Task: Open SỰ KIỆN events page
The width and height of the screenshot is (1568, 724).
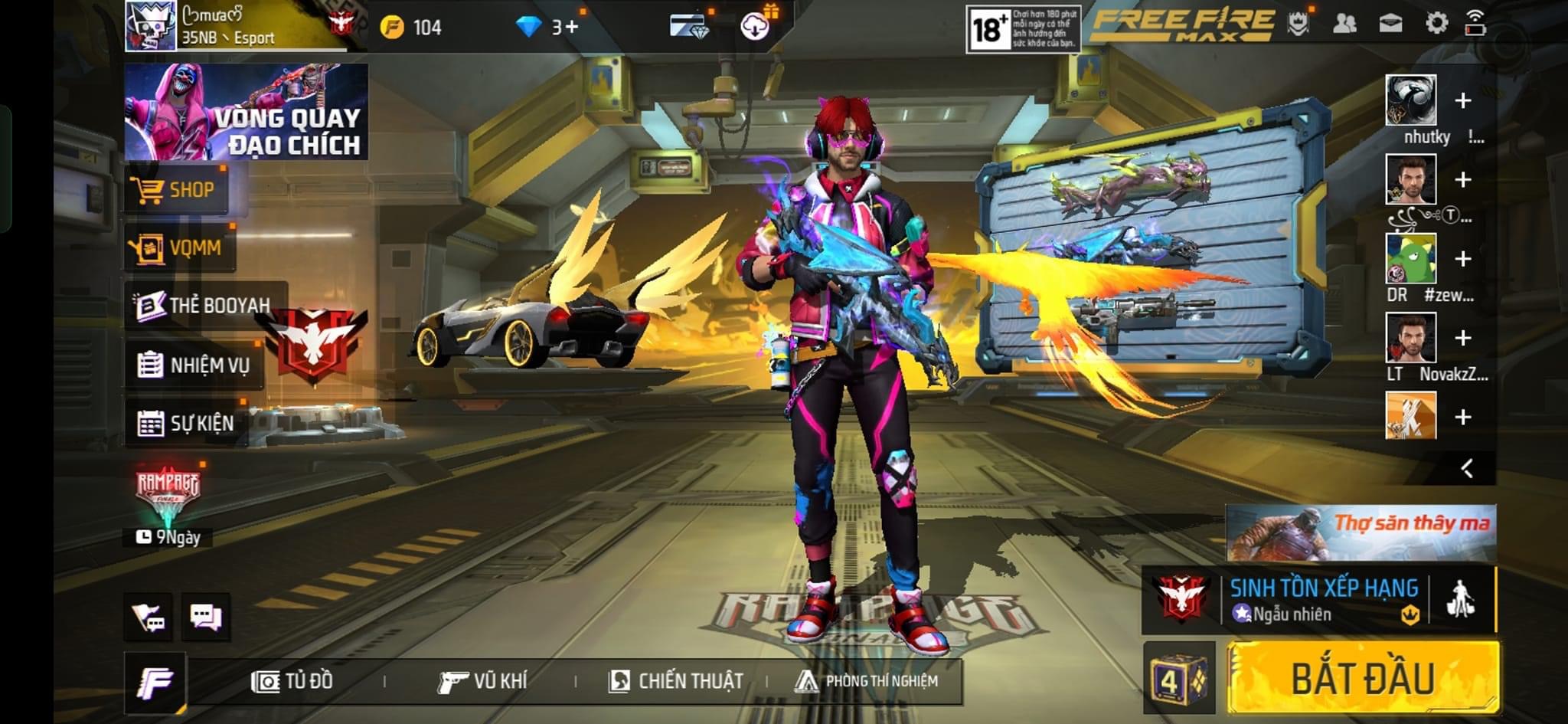Action: click(x=186, y=422)
